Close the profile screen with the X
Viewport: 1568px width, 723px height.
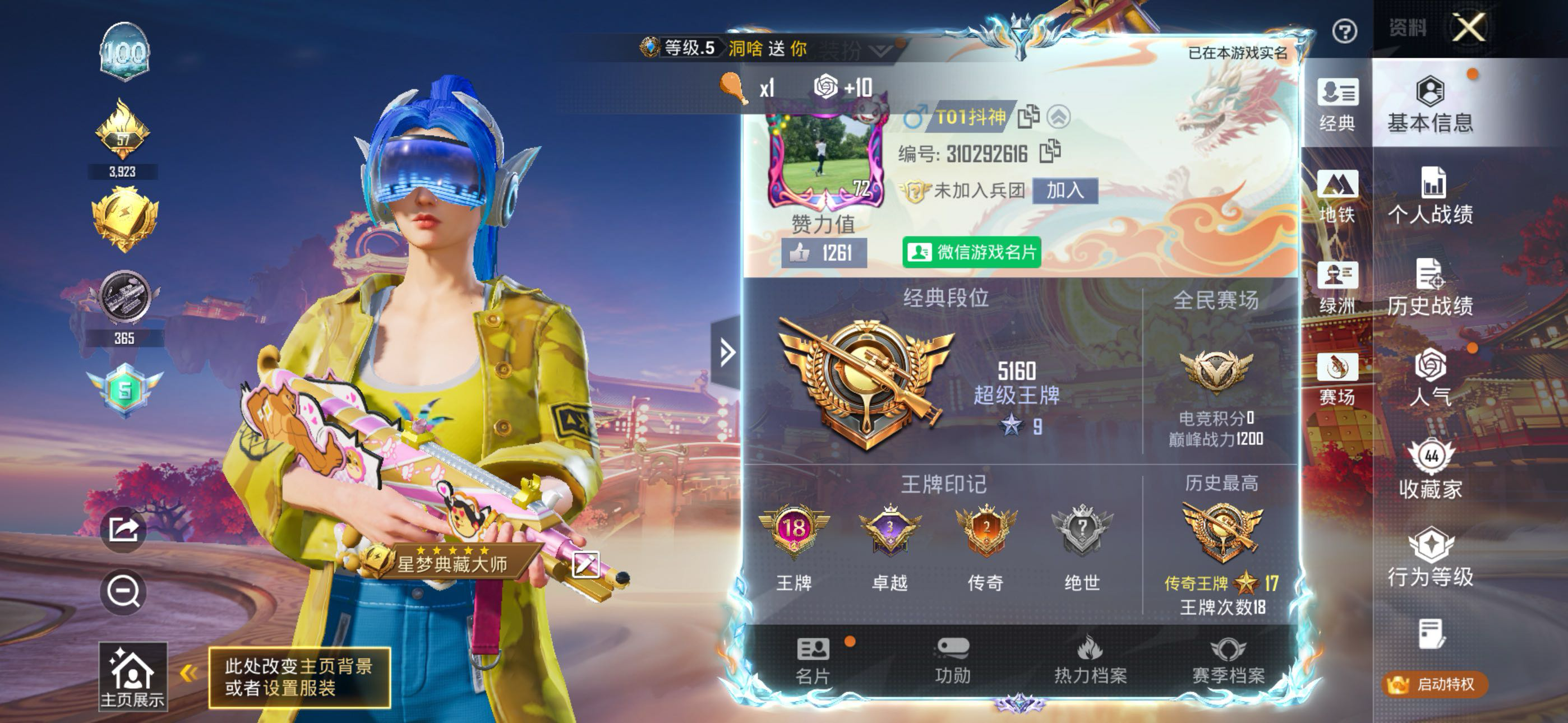pyautogui.click(x=1469, y=28)
